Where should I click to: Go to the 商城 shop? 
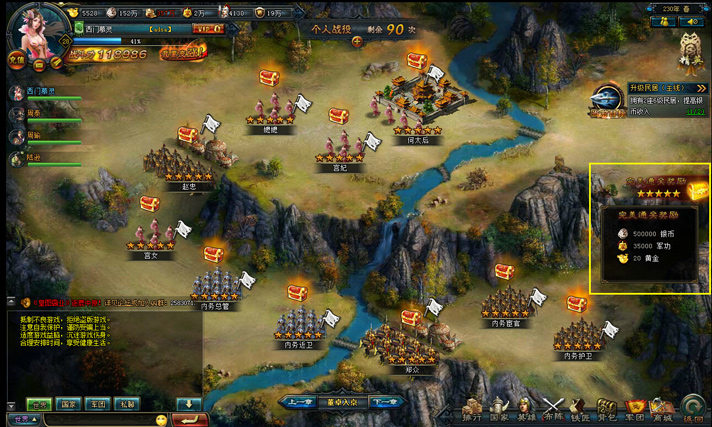tap(661, 409)
